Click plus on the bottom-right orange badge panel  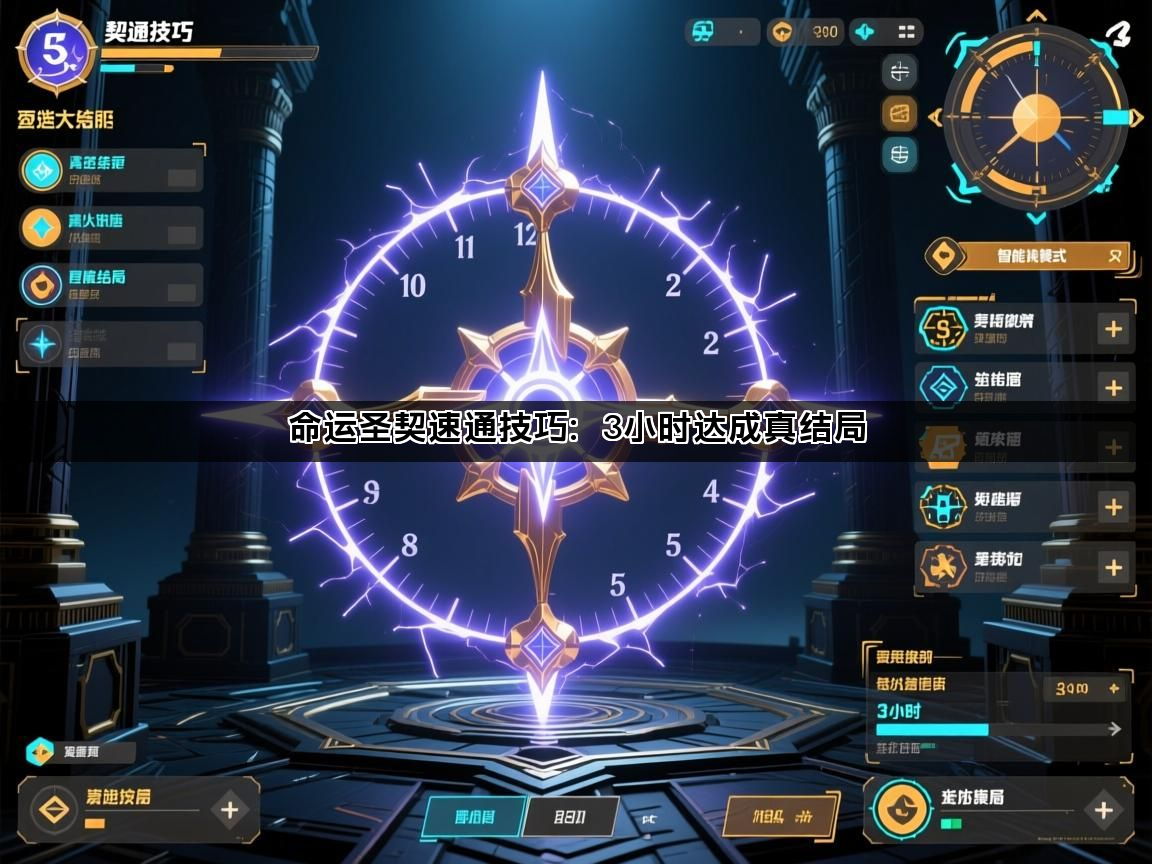[1103, 809]
